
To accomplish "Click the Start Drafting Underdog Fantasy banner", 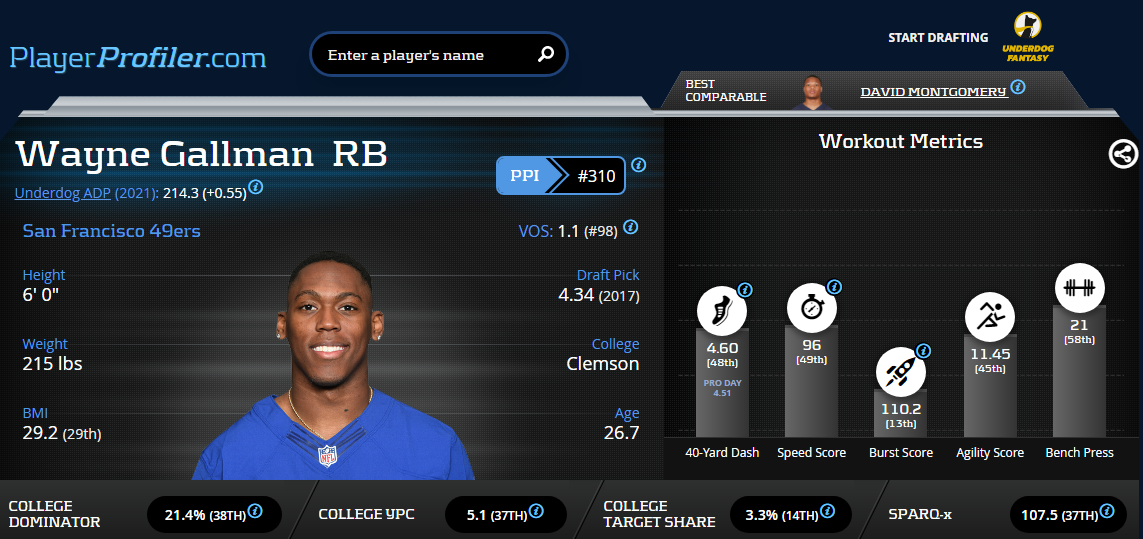I will (x=971, y=39).
